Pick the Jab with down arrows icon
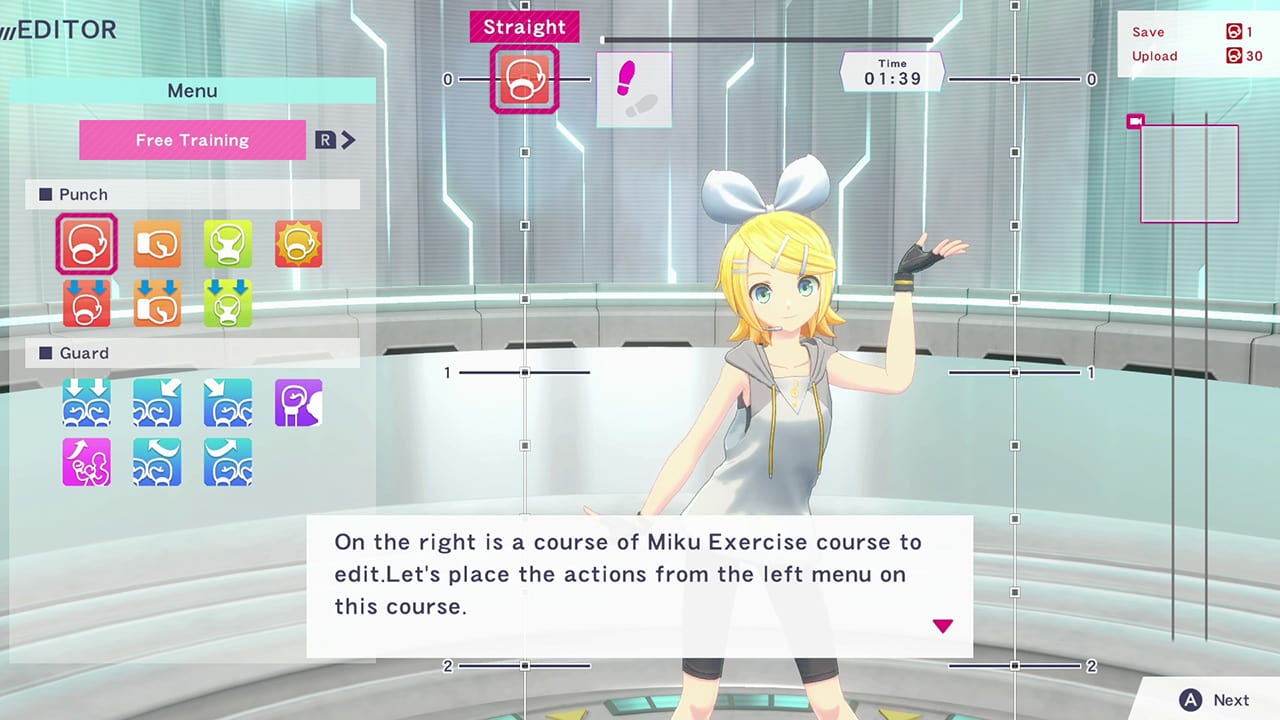 click(157, 303)
